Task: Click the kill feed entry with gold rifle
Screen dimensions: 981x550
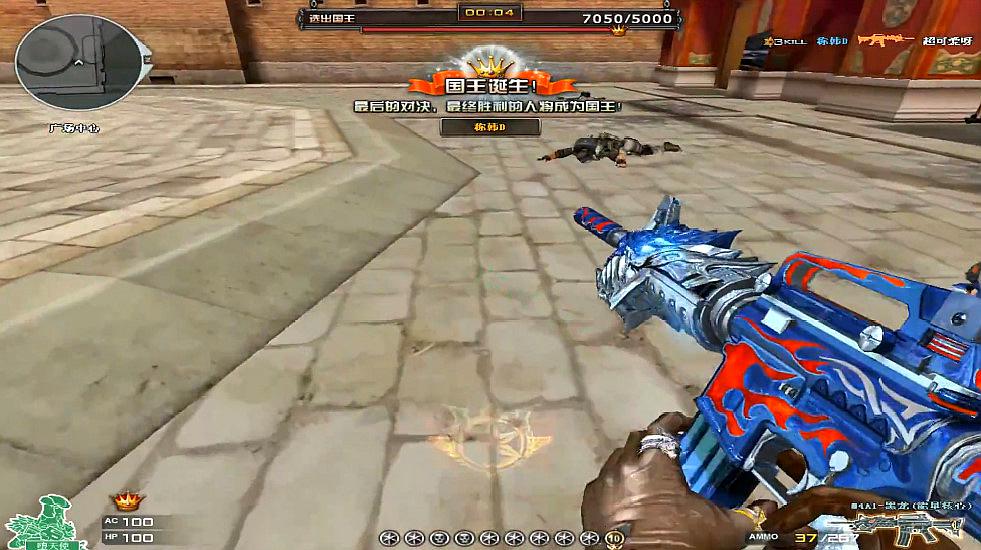Action: click(864, 41)
